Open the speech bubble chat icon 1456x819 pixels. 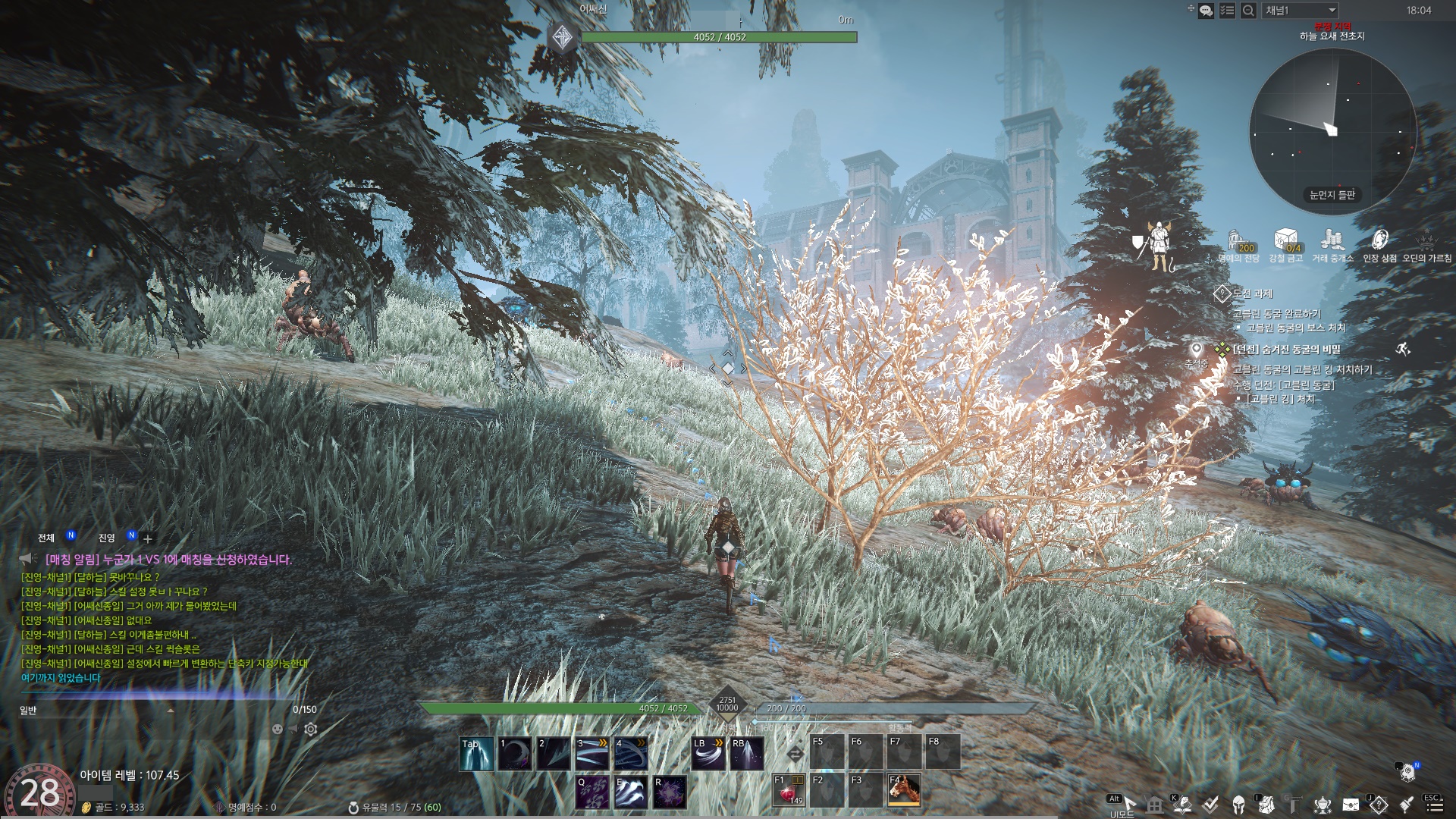click(x=1206, y=11)
